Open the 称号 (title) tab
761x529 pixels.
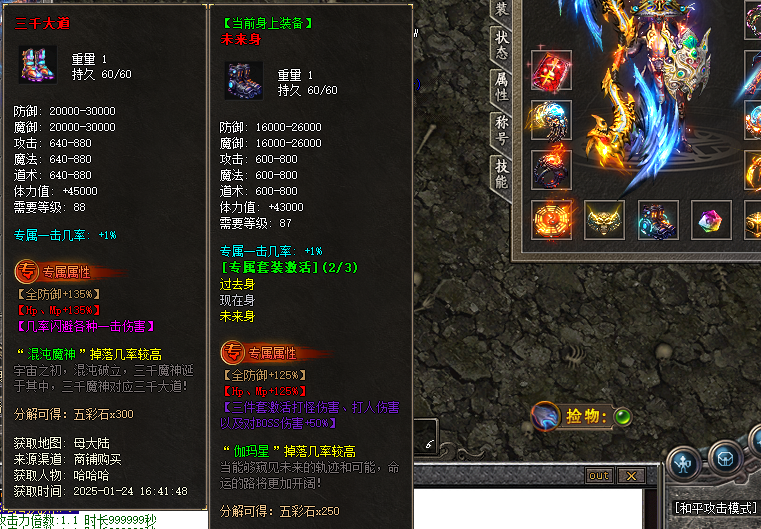click(501, 130)
